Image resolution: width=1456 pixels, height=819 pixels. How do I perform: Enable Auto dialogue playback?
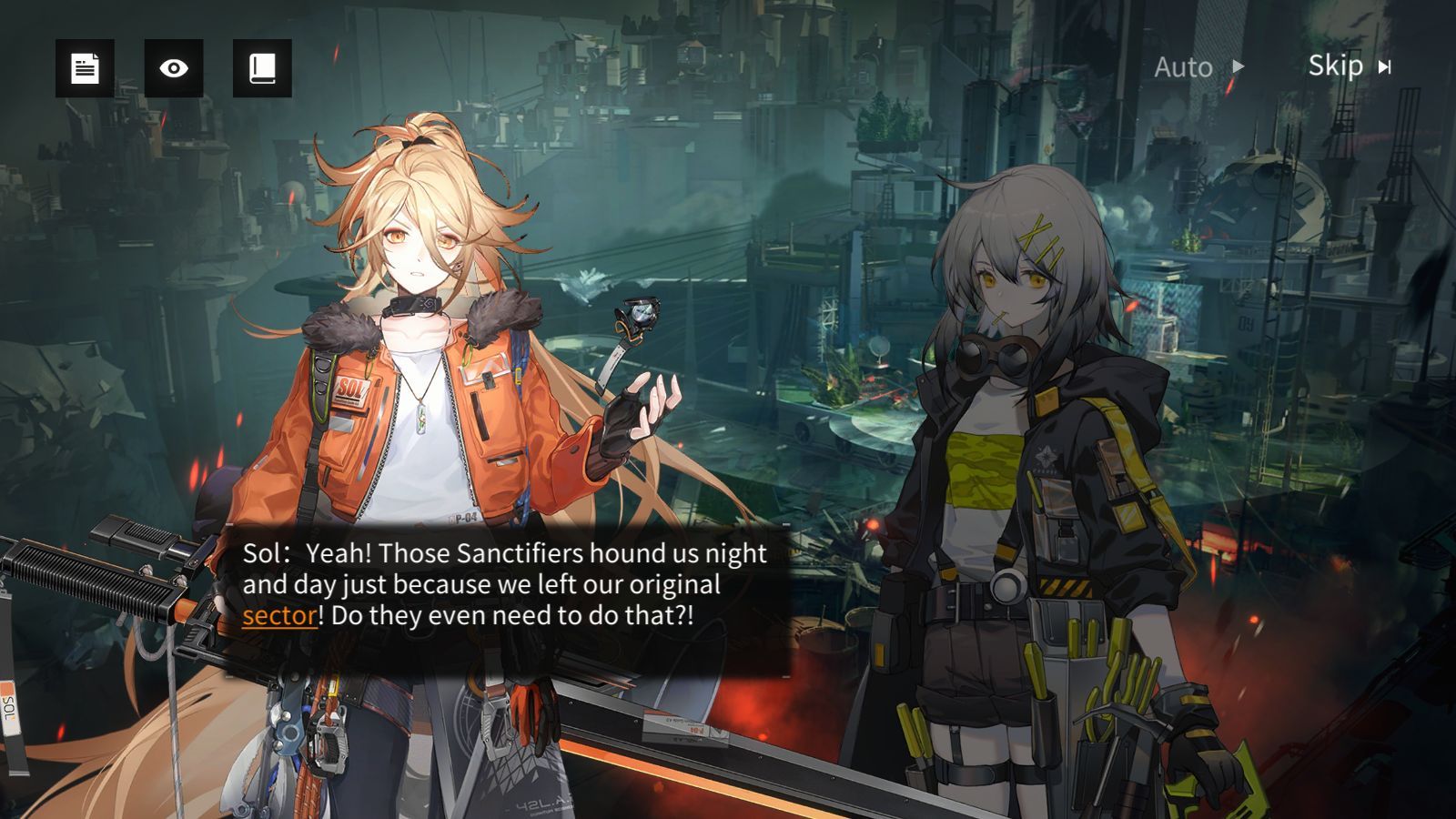(x=1198, y=67)
